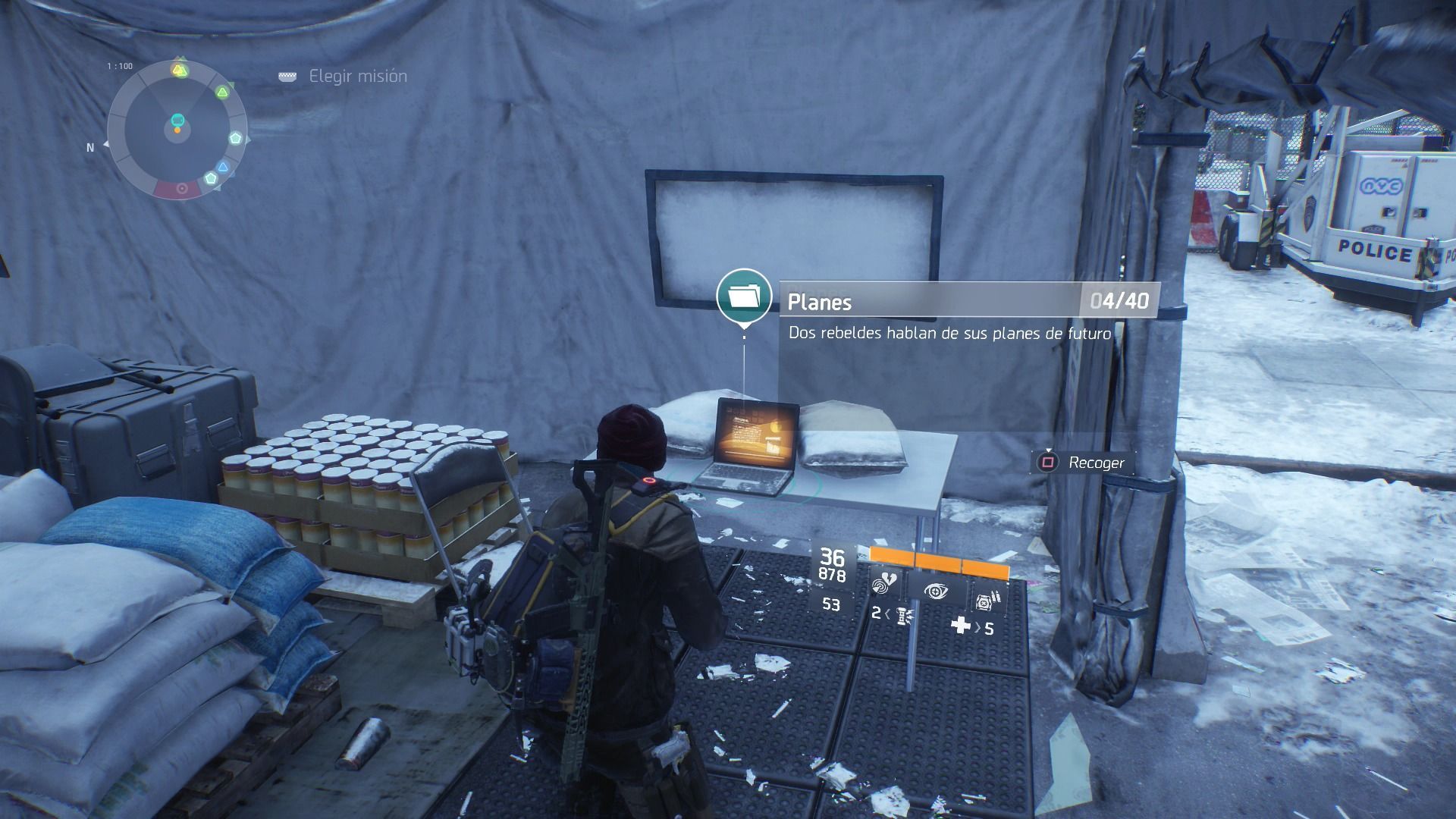Select the 'Elegir misión' mission tracker
The height and width of the screenshot is (819, 1456).
point(357,77)
